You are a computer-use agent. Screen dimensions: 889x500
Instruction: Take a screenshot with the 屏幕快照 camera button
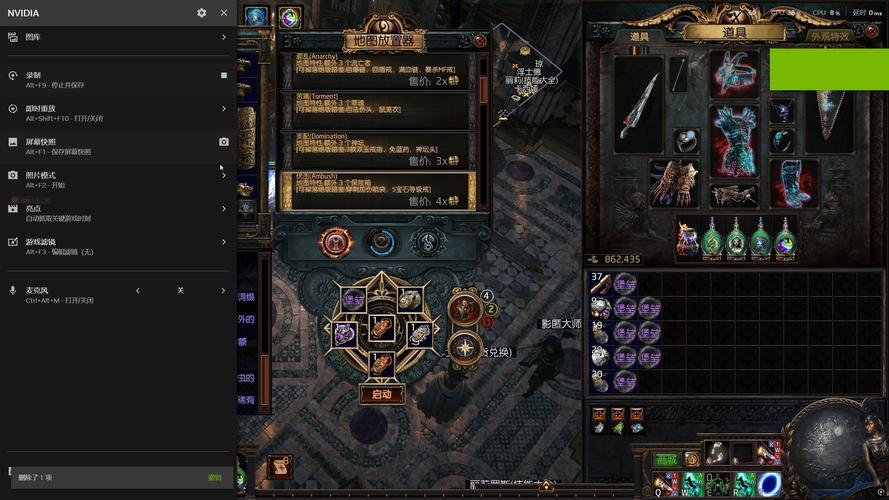[x=224, y=142]
